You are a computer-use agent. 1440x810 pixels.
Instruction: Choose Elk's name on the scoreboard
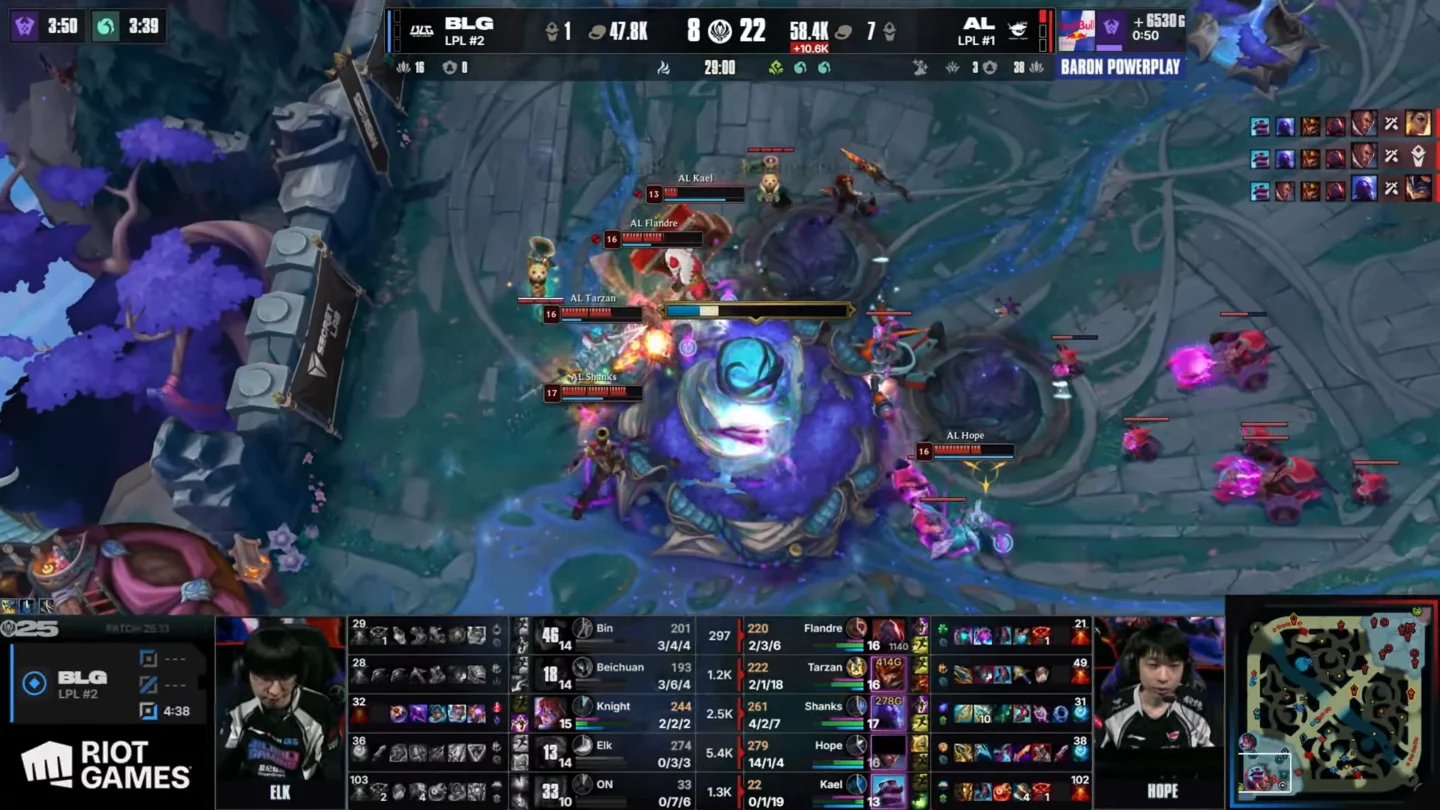pos(604,745)
